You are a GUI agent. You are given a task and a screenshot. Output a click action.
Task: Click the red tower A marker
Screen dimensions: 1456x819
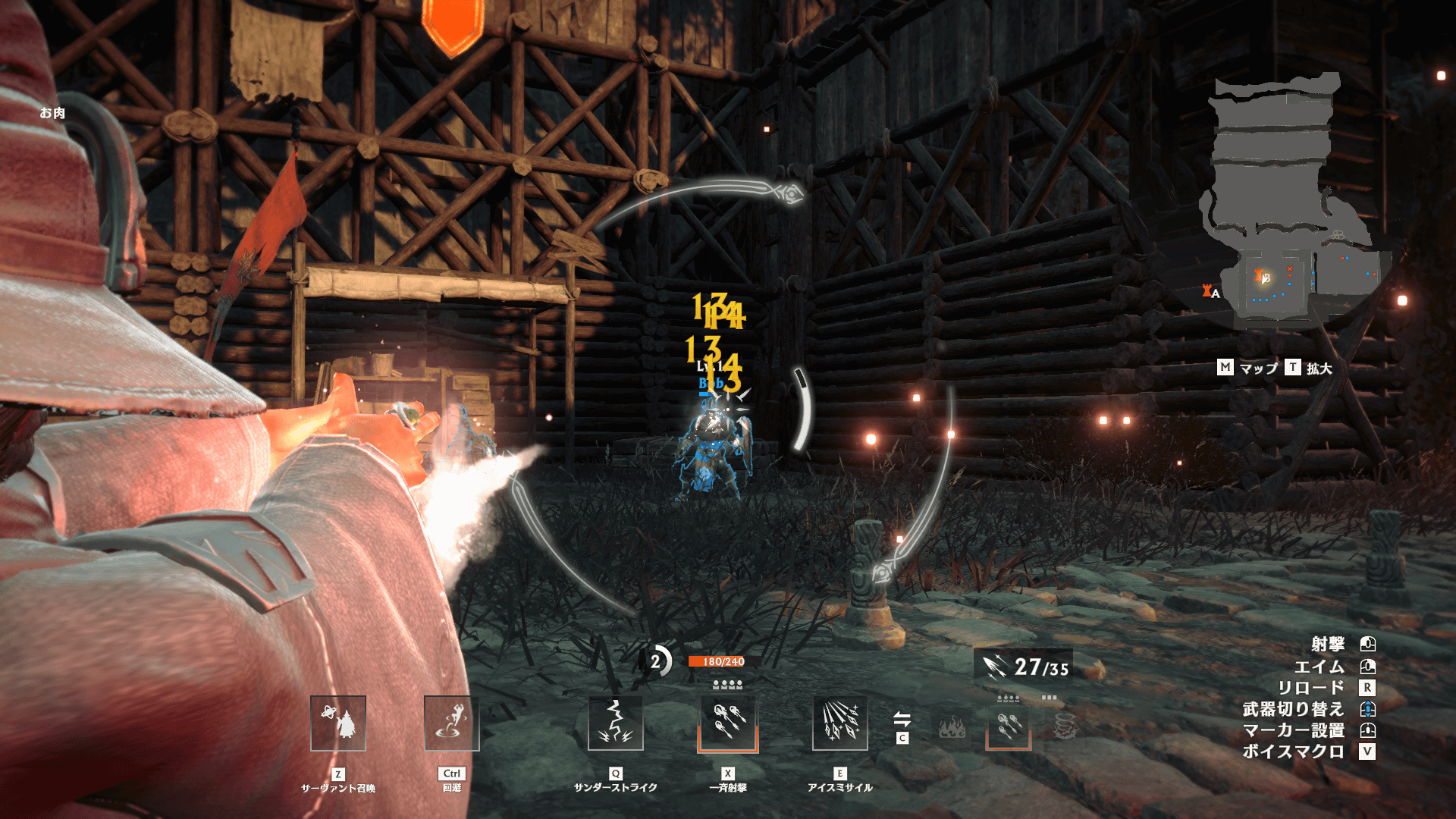(1207, 290)
